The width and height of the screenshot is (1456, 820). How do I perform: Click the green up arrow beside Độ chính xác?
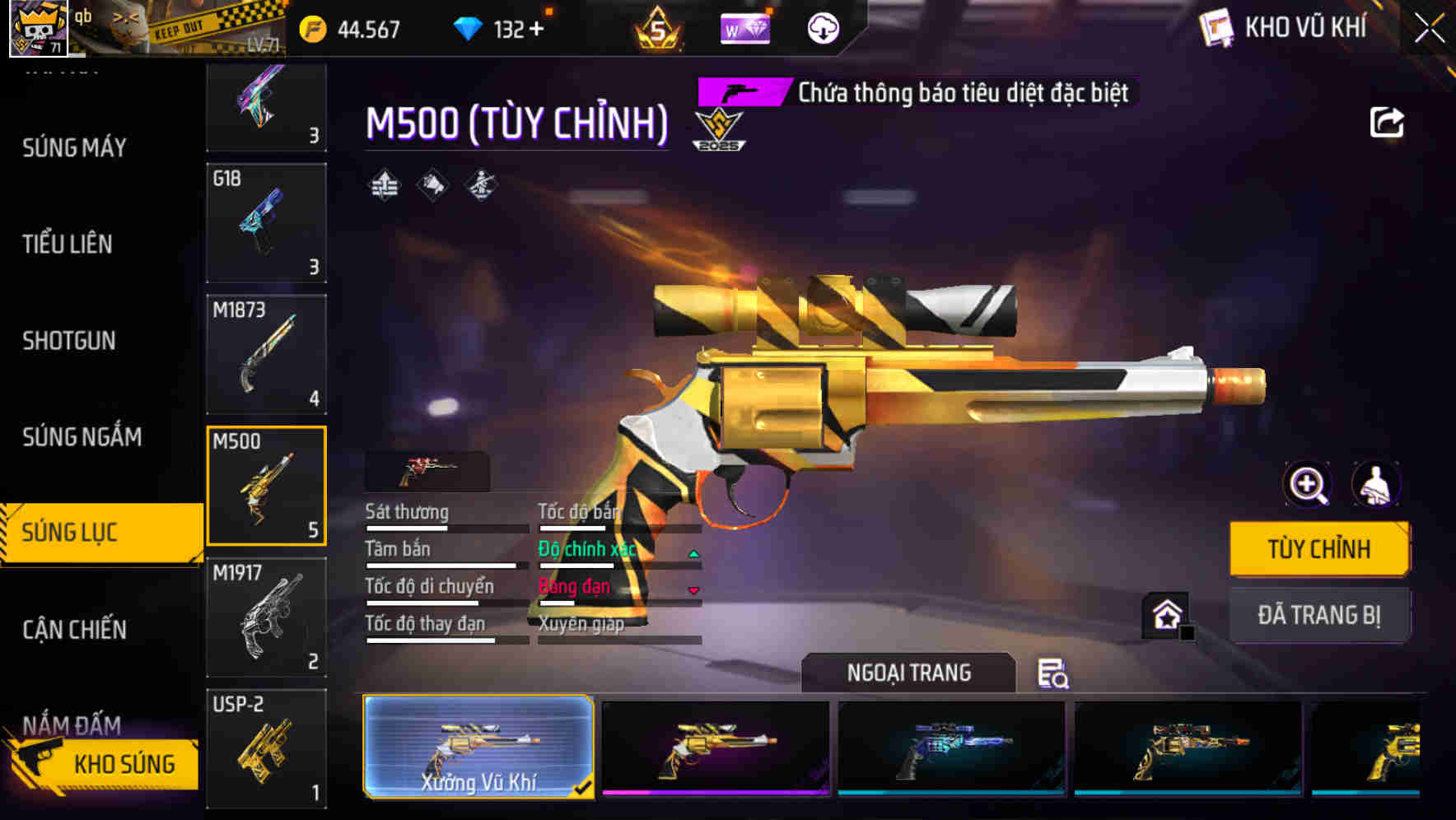pyautogui.click(x=693, y=553)
